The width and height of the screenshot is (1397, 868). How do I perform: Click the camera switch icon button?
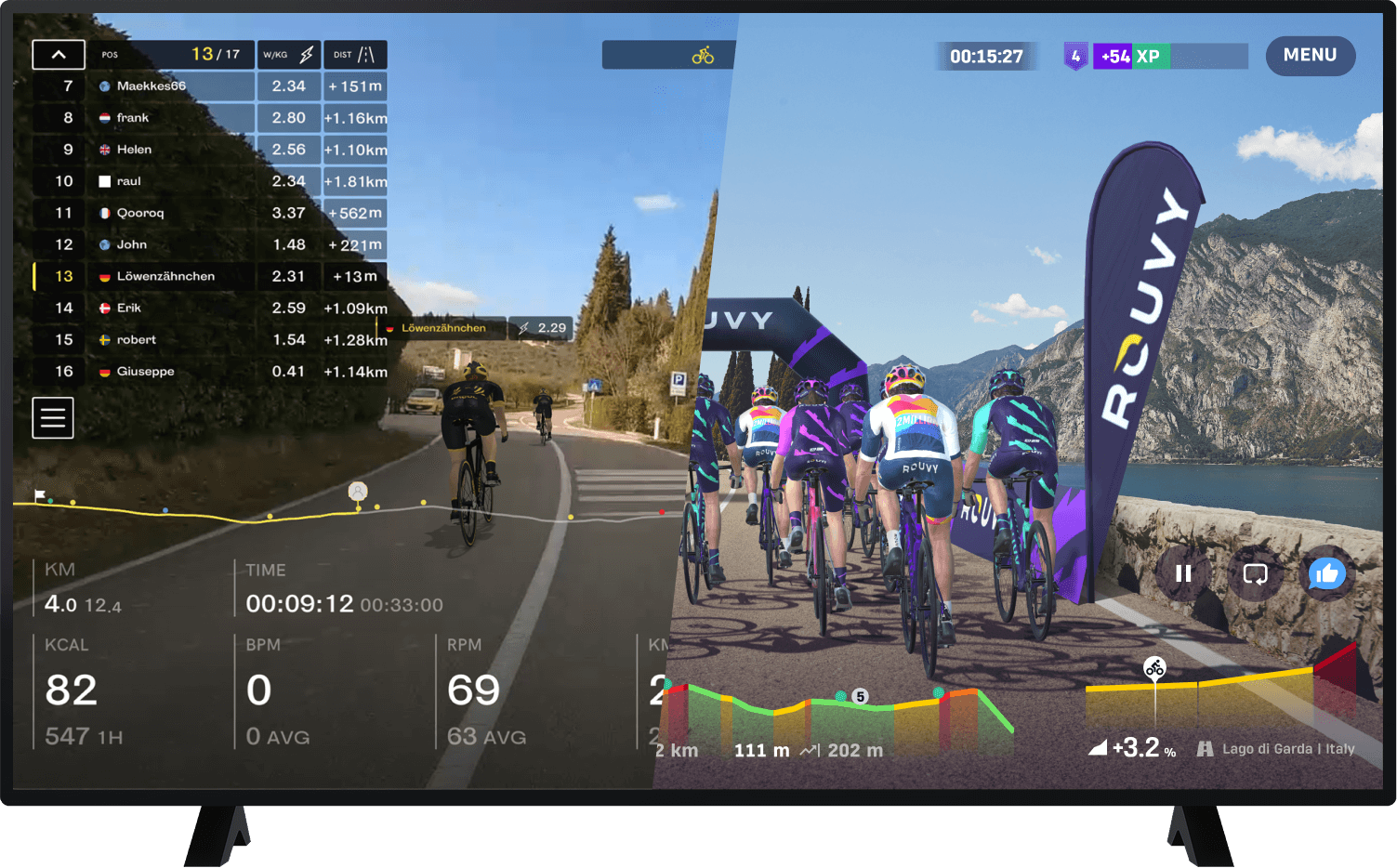(x=1255, y=573)
